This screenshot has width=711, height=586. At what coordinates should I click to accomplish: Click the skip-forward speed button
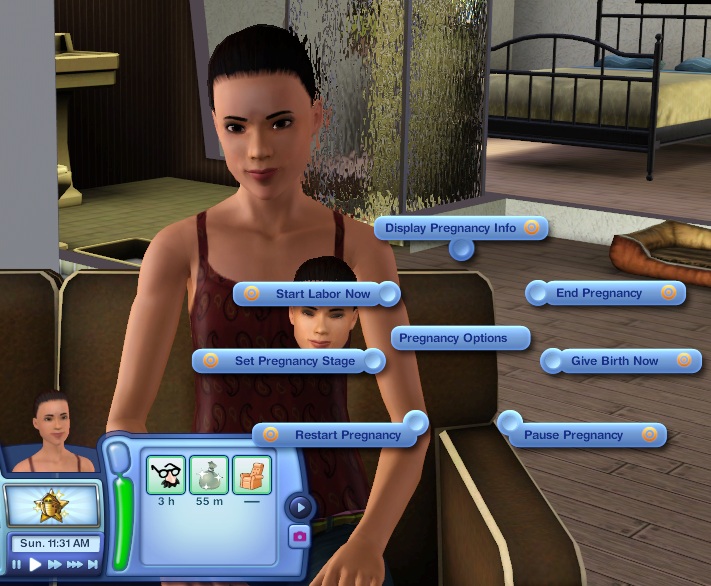click(92, 565)
